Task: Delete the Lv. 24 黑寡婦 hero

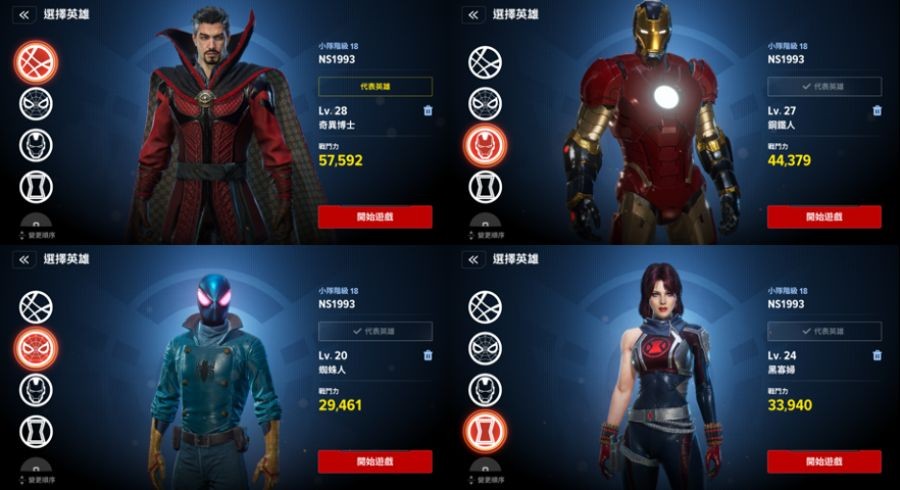Action: tap(877, 355)
